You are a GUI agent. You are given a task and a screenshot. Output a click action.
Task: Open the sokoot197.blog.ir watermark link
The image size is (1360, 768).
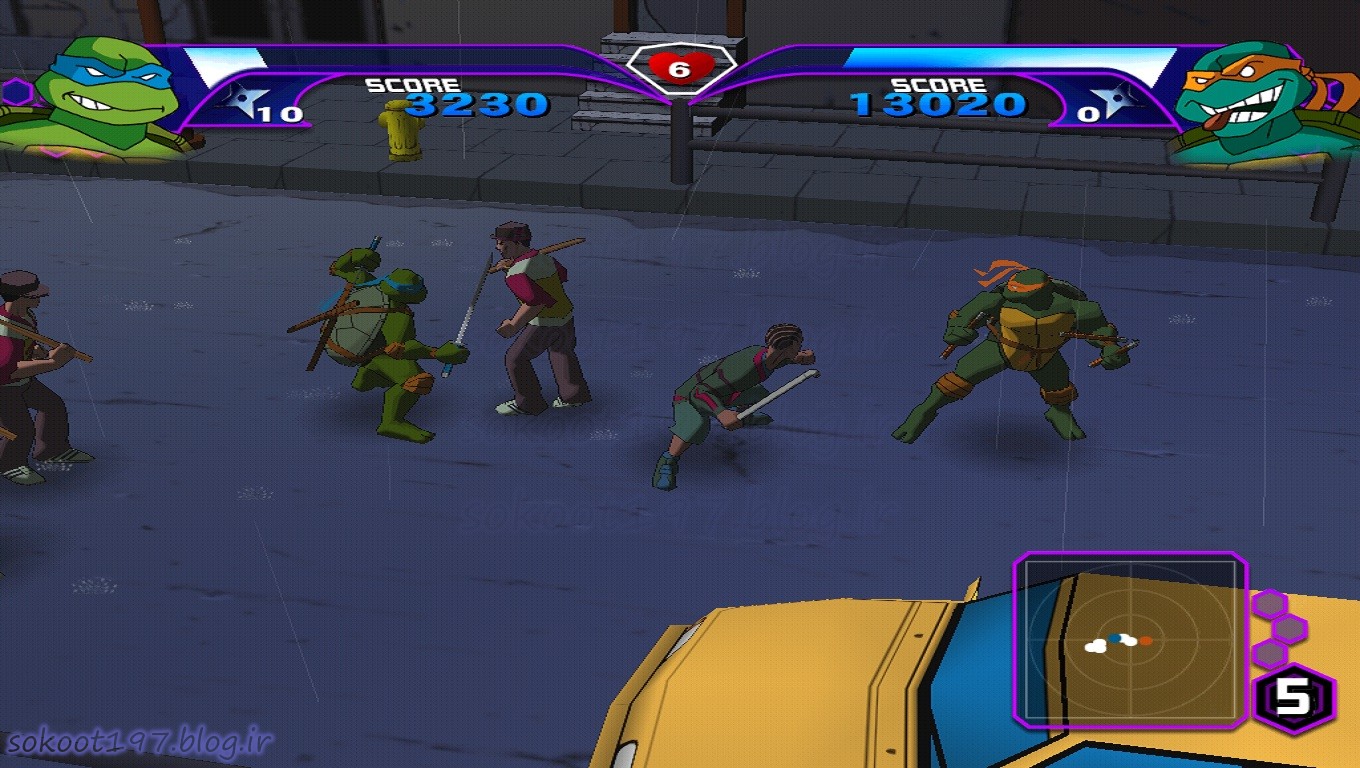click(x=140, y=743)
